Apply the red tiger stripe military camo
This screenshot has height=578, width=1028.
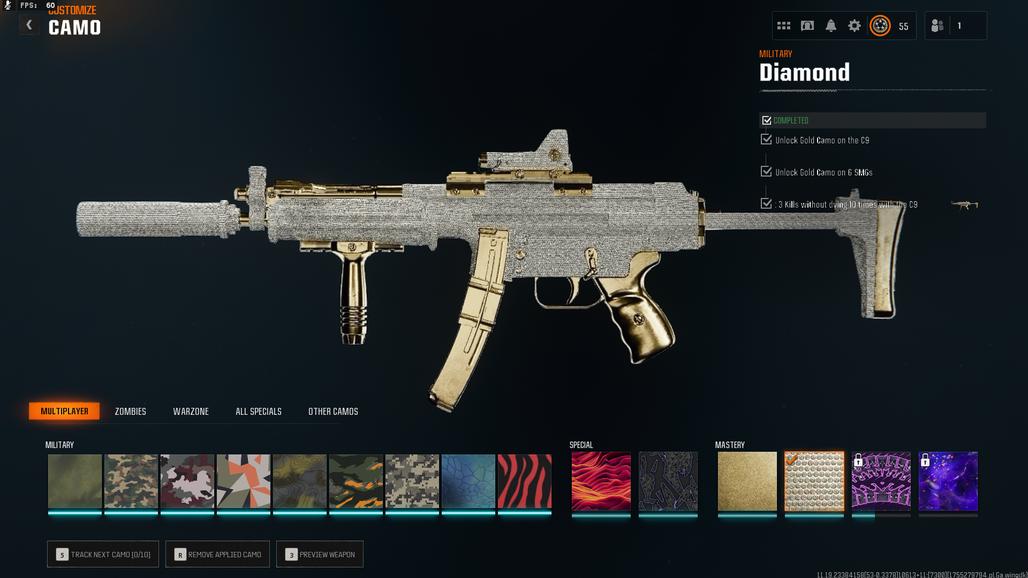point(525,482)
